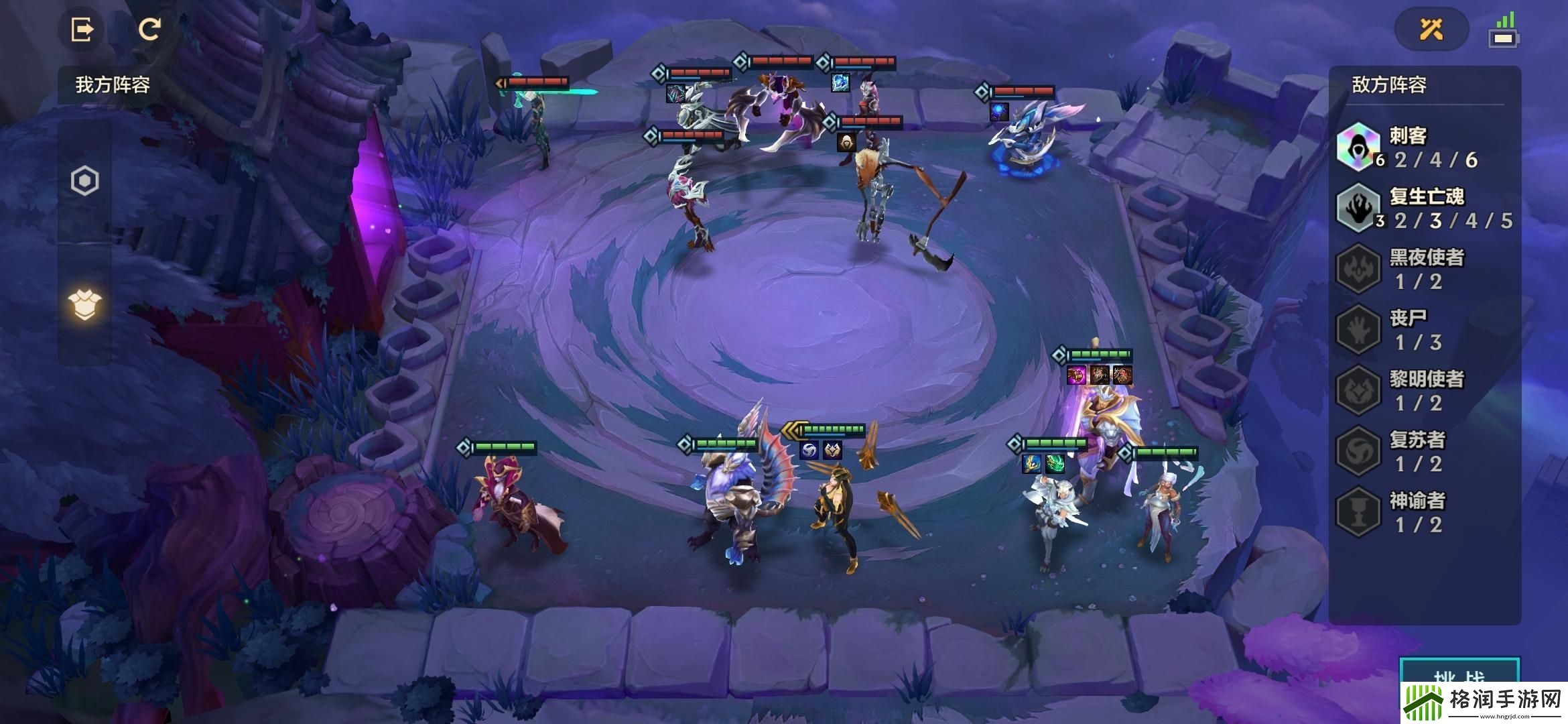Click the circular refresh arrow button
This screenshot has height=724, width=1568.
click(149, 29)
